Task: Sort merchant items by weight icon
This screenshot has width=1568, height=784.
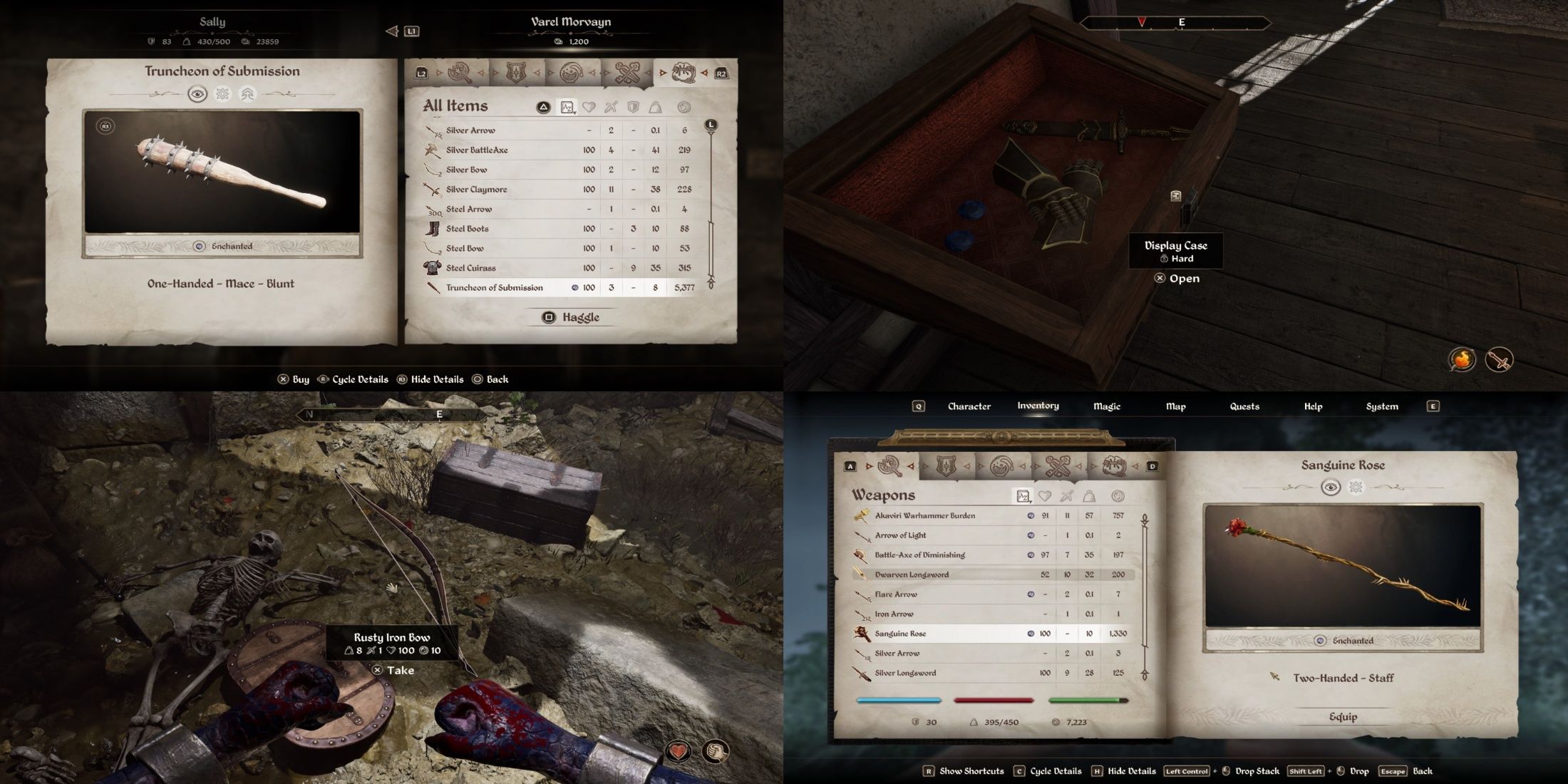Action: 656,107
